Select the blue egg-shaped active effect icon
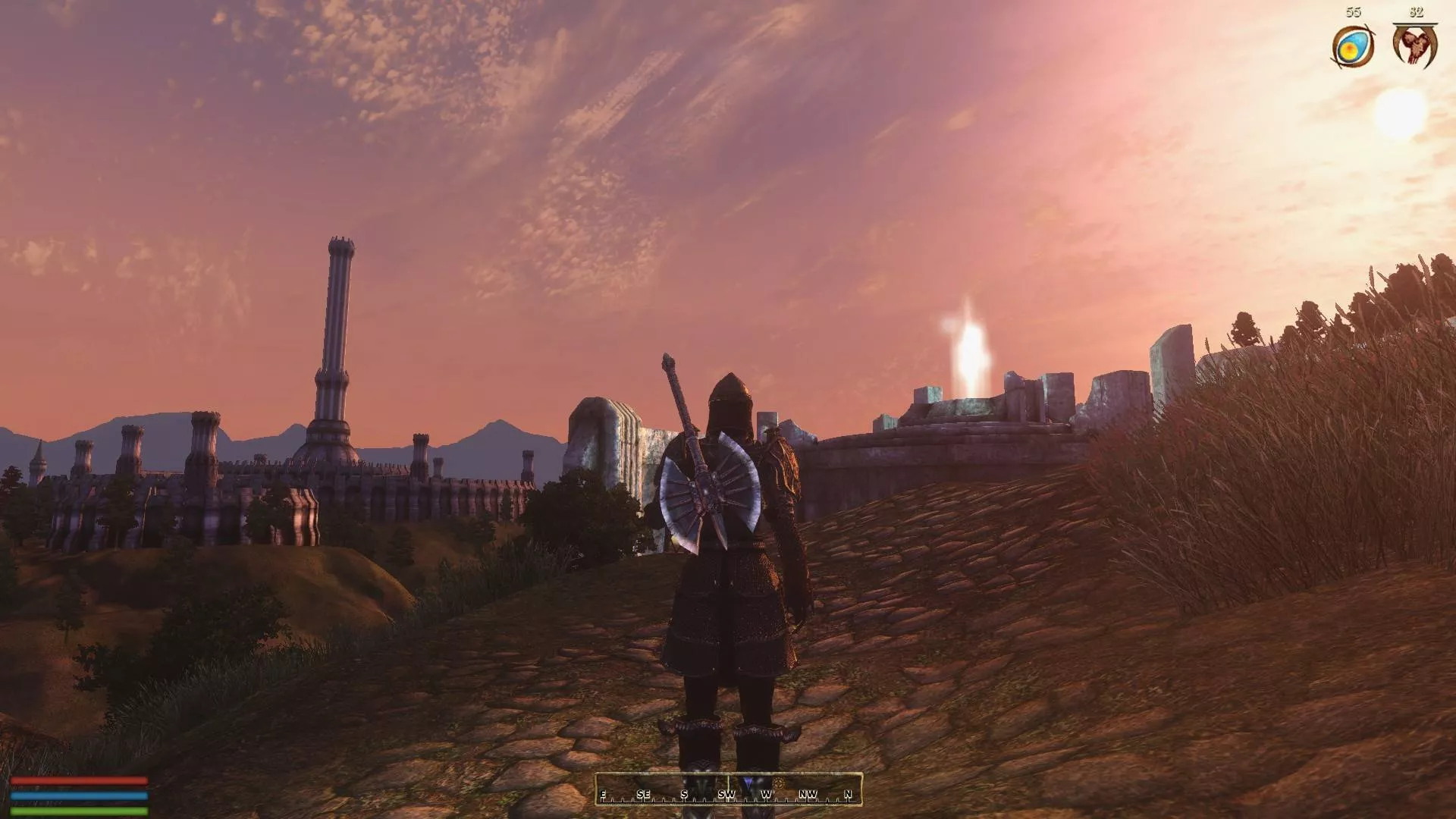The width and height of the screenshot is (1456, 819). (x=1352, y=47)
